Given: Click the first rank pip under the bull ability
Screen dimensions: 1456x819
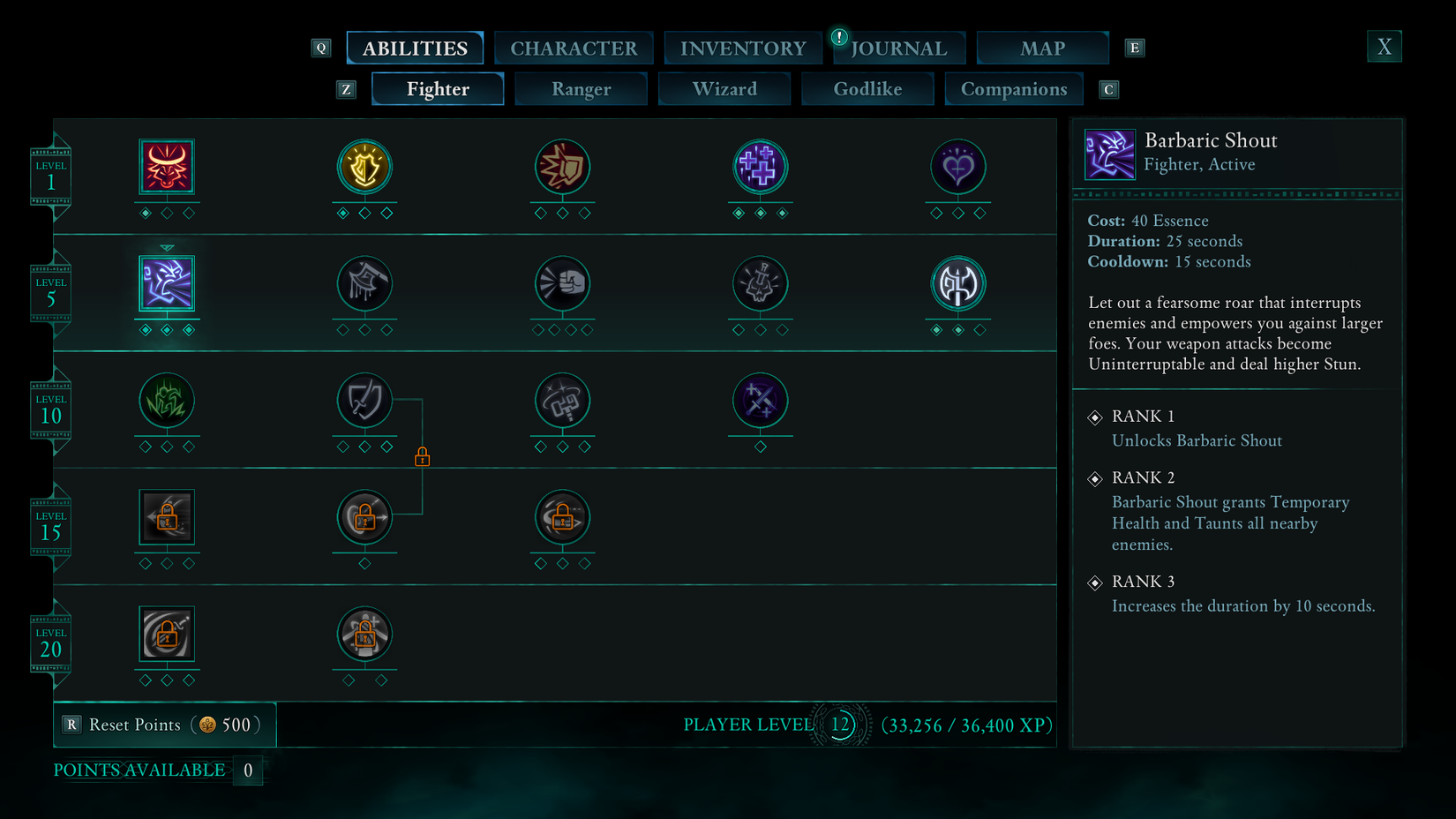Looking at the screenshot, I should (146, 212).
